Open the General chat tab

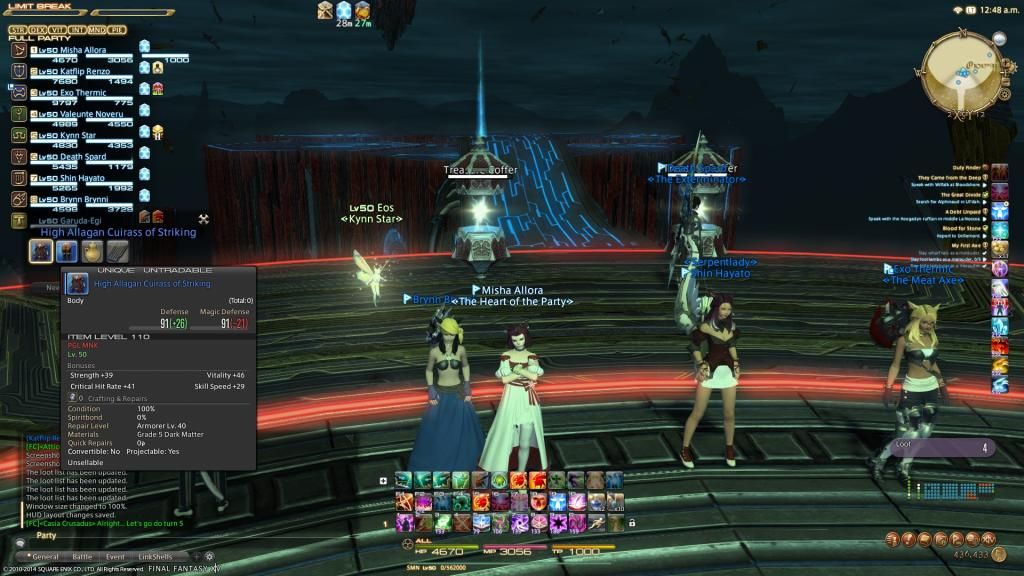coord(46,556)
